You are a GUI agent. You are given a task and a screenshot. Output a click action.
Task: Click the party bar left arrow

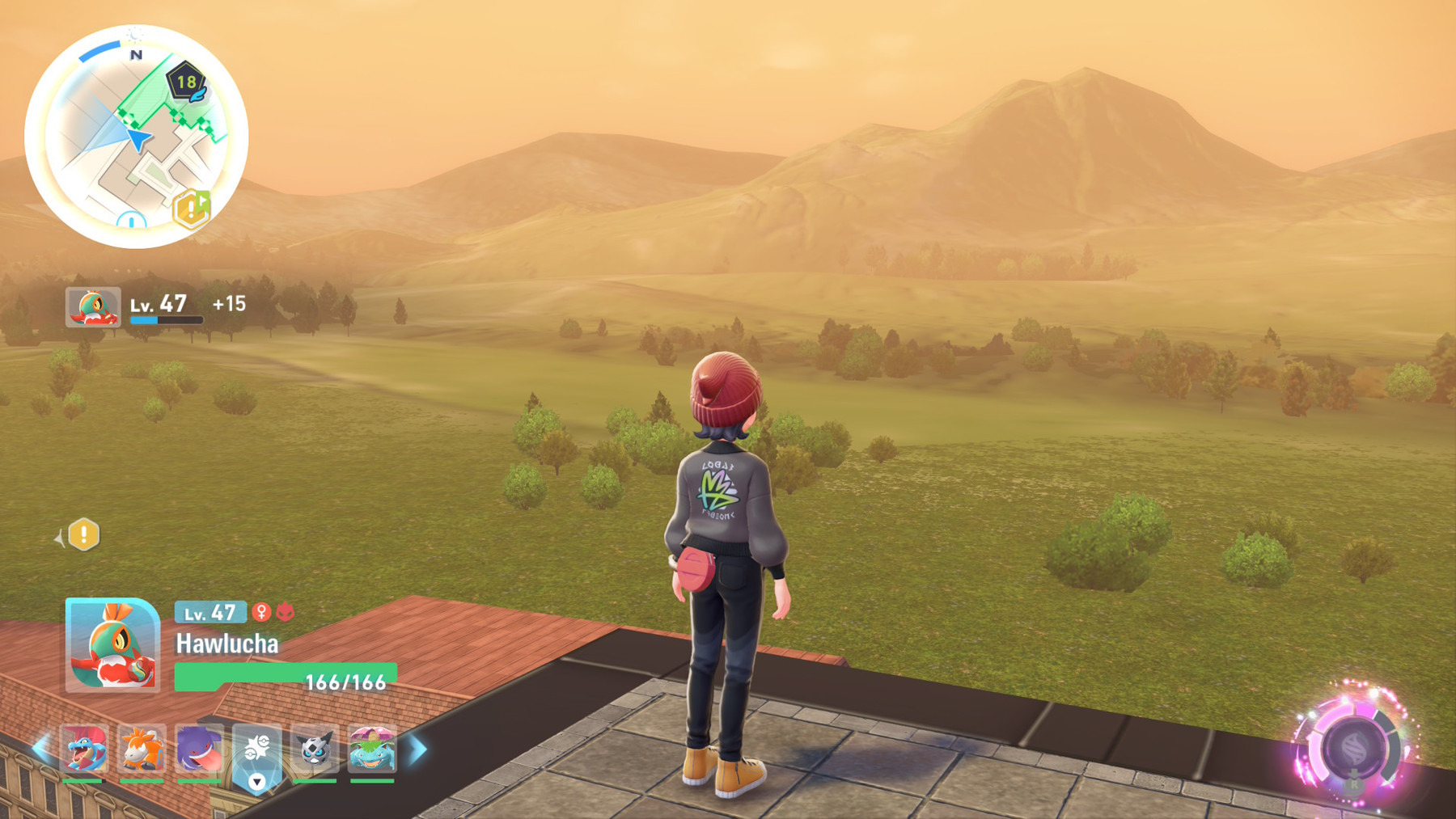point(40,749)
